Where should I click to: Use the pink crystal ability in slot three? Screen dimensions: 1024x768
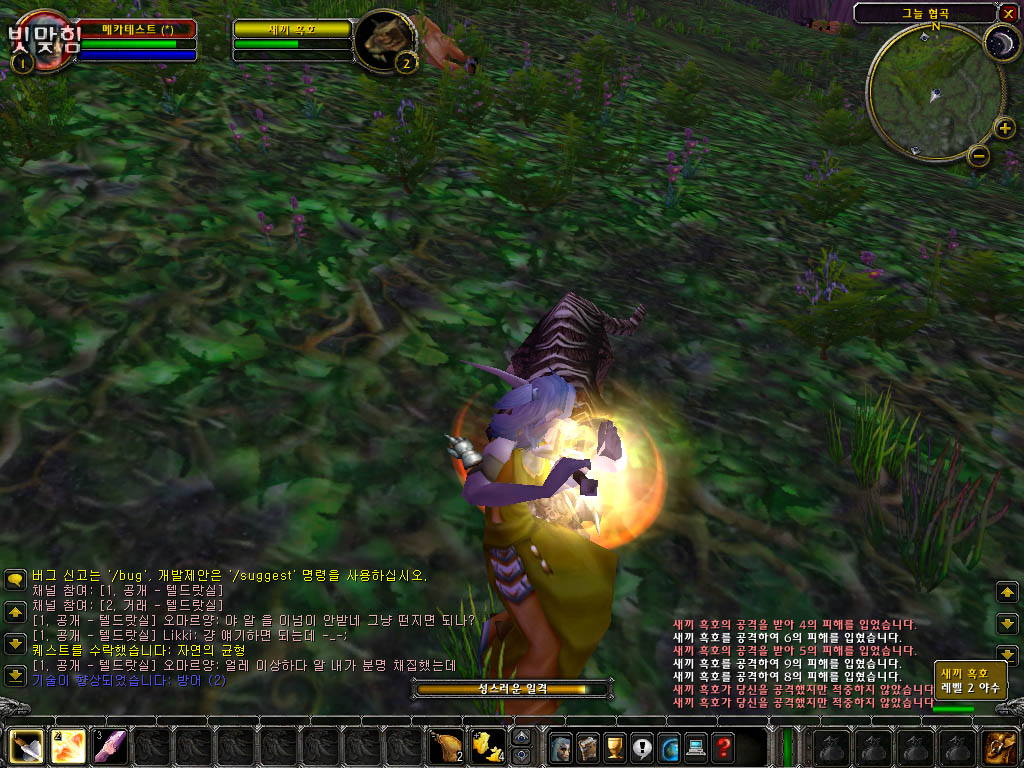(109, 746)
